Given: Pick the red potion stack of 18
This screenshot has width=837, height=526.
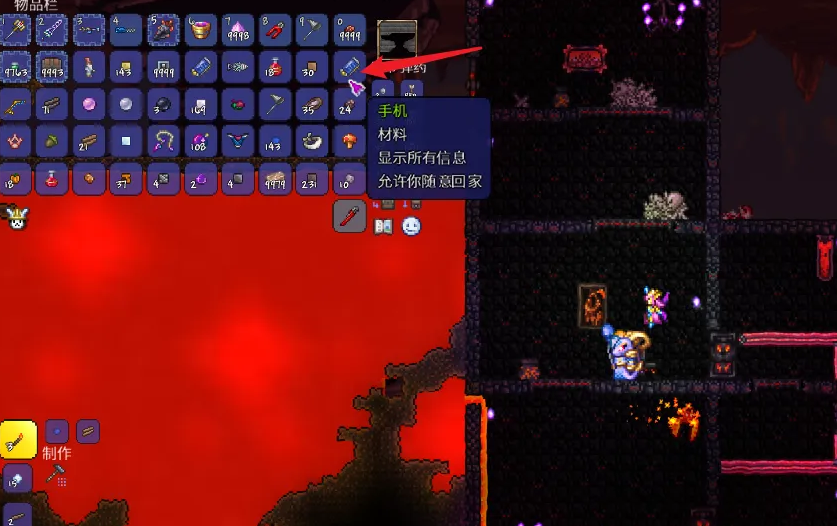Looking at the screenshot, I should pyautogui.click(x=275, y=66).
